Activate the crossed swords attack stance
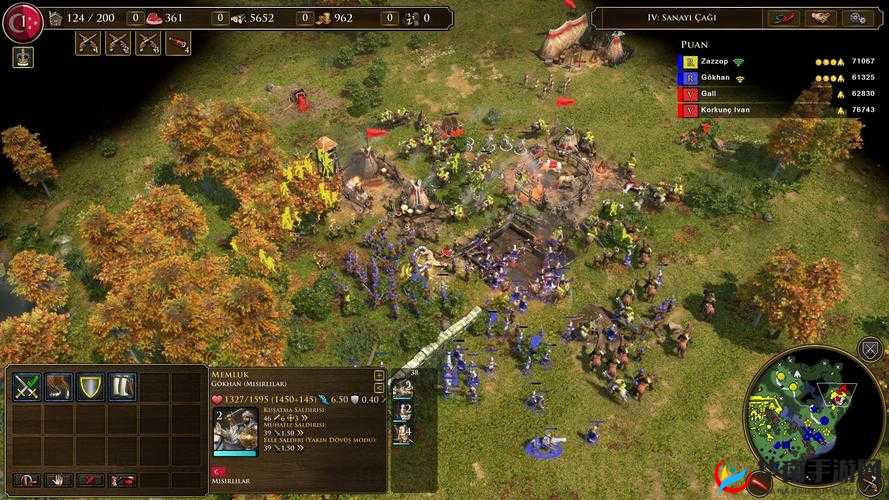 (26, 387)
